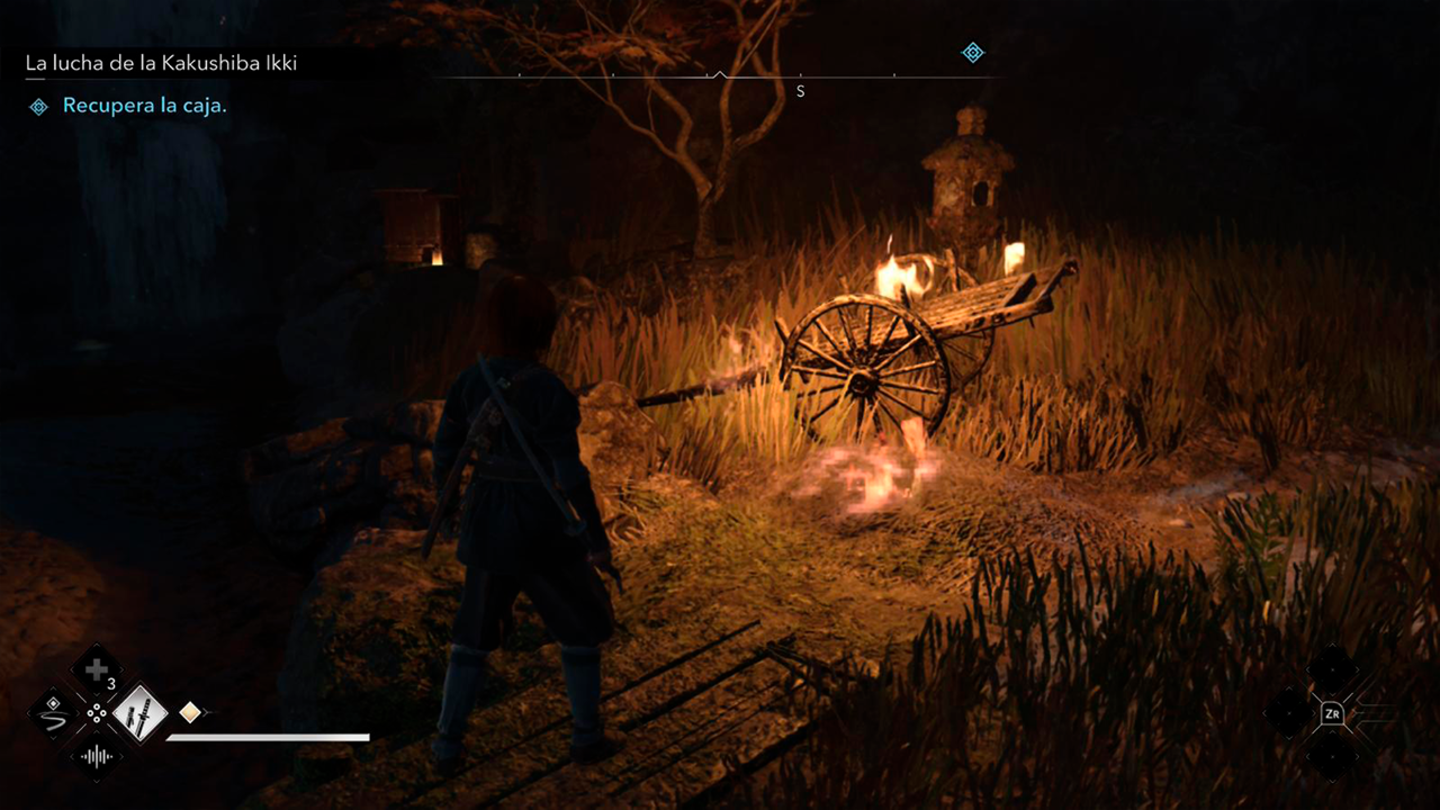Open the objective Recupera la caja
The image size is (1440, 810).
[143, 104]
